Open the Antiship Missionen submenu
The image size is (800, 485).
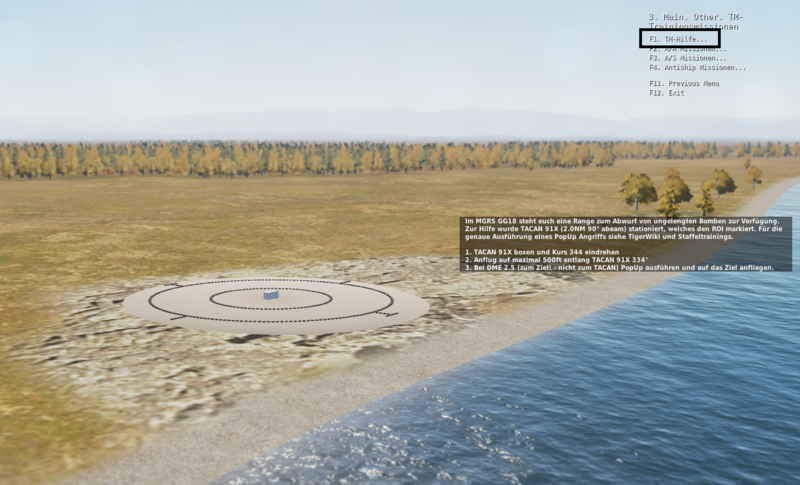(x=697, y=67)
